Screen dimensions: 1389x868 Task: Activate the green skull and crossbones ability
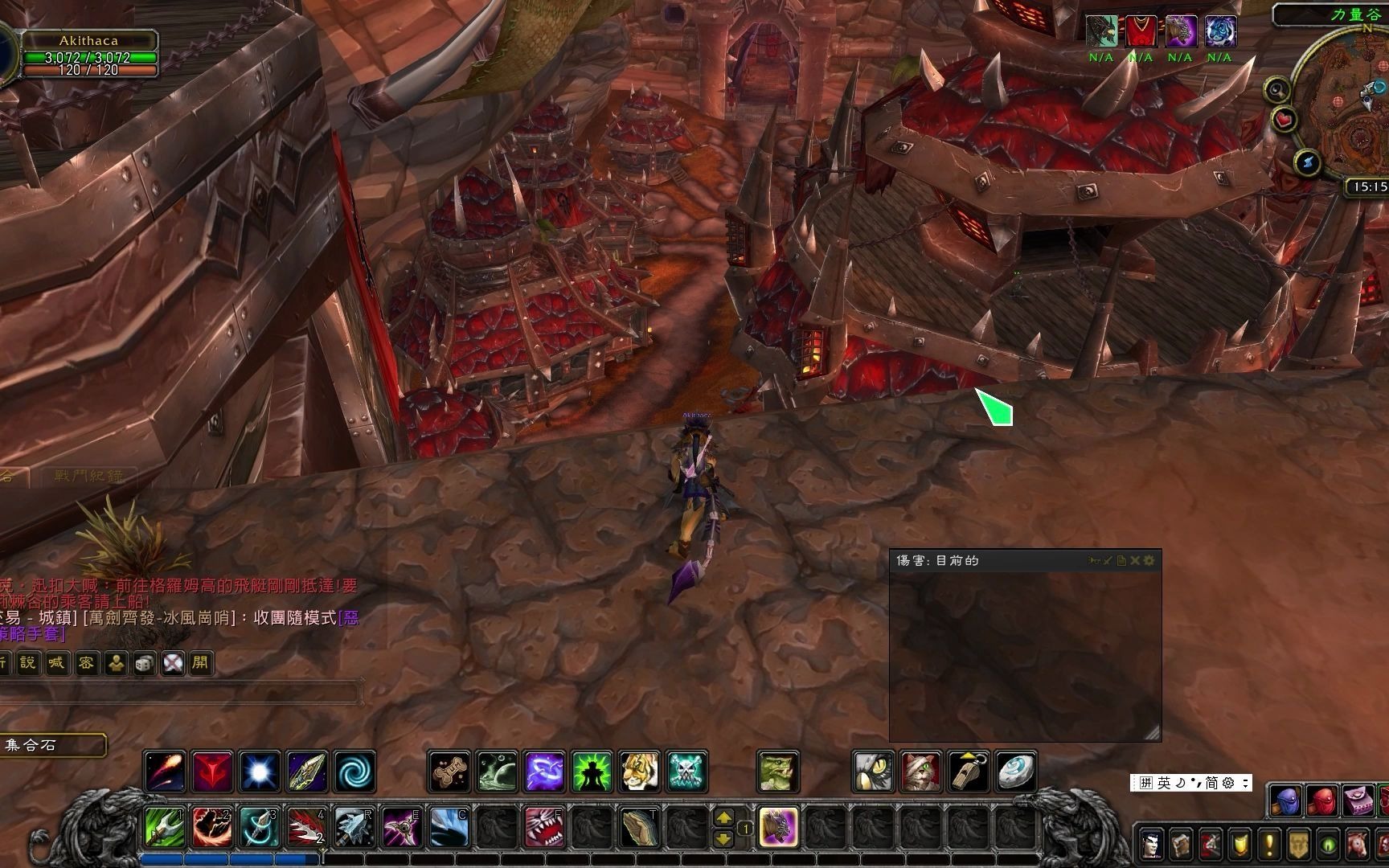click(687, 772)
